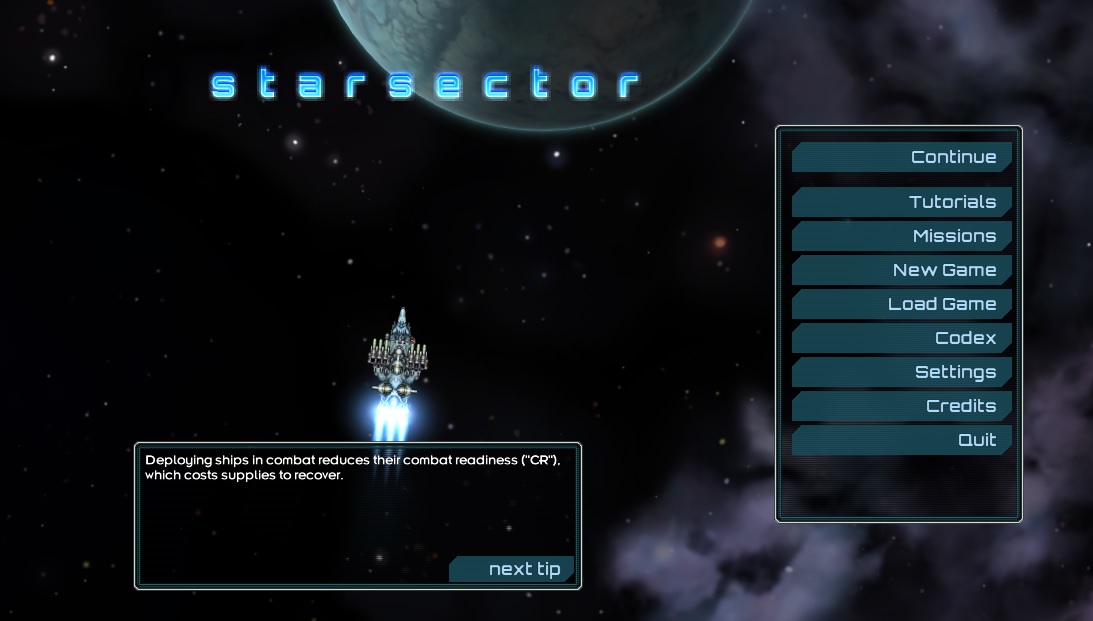Viewport: 1093px width, 621px height.
Task: Show the next tip
Action: pos(513,569)
